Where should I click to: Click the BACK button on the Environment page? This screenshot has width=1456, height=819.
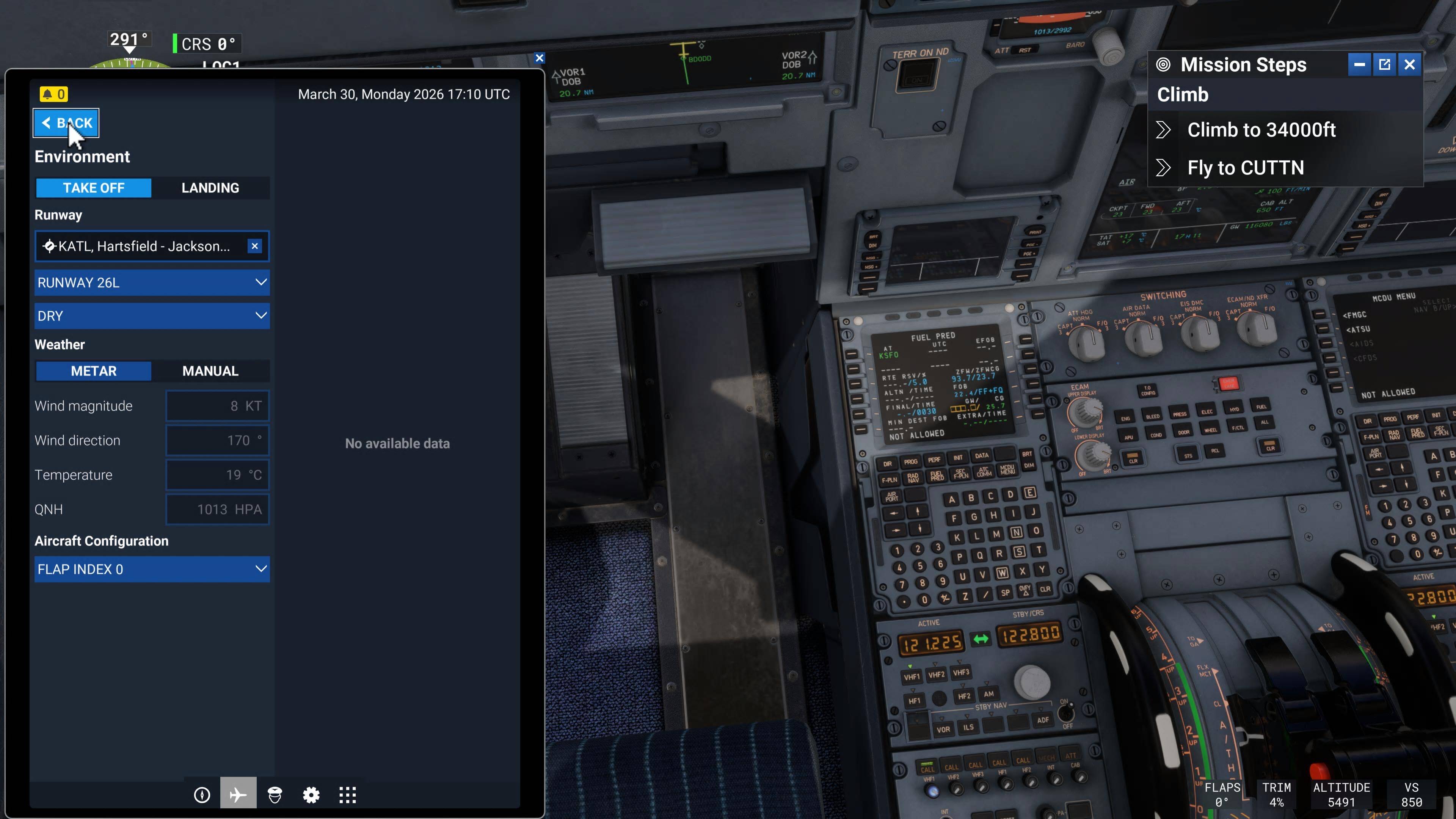[66, 122]
